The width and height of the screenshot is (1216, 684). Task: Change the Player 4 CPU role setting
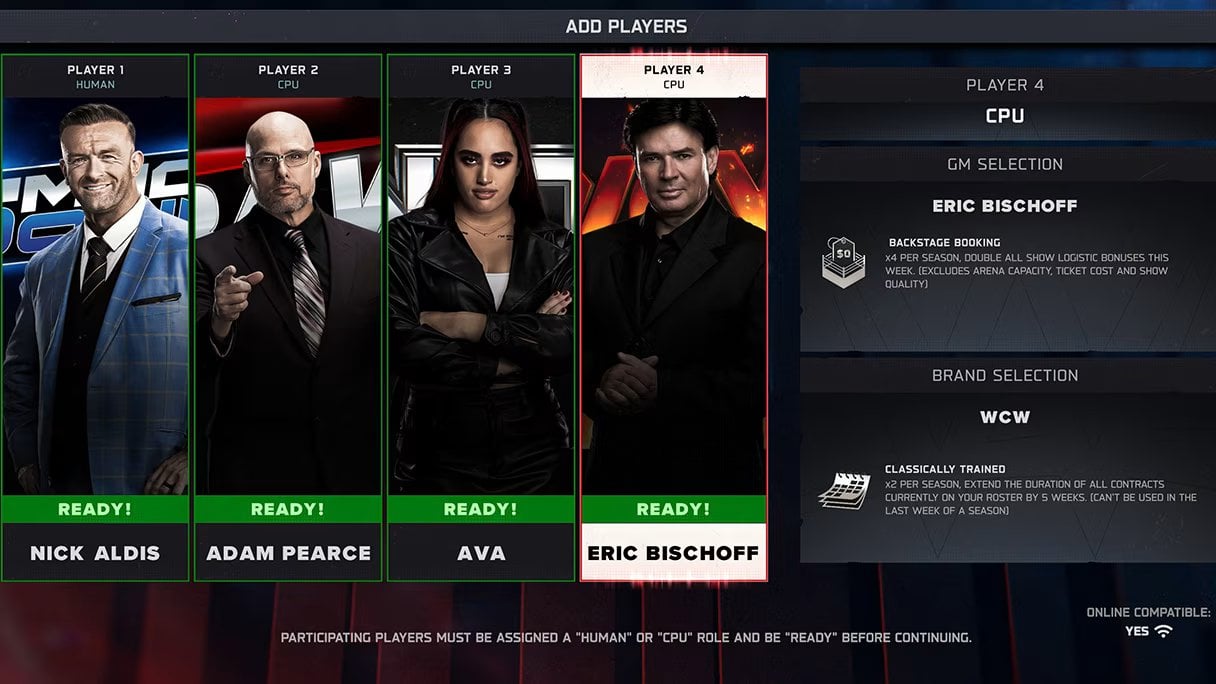(1005, 115)
